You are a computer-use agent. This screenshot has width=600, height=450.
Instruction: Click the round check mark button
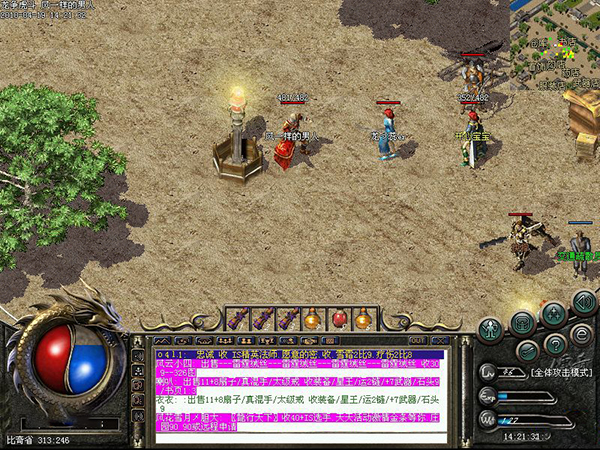point(526,350)
